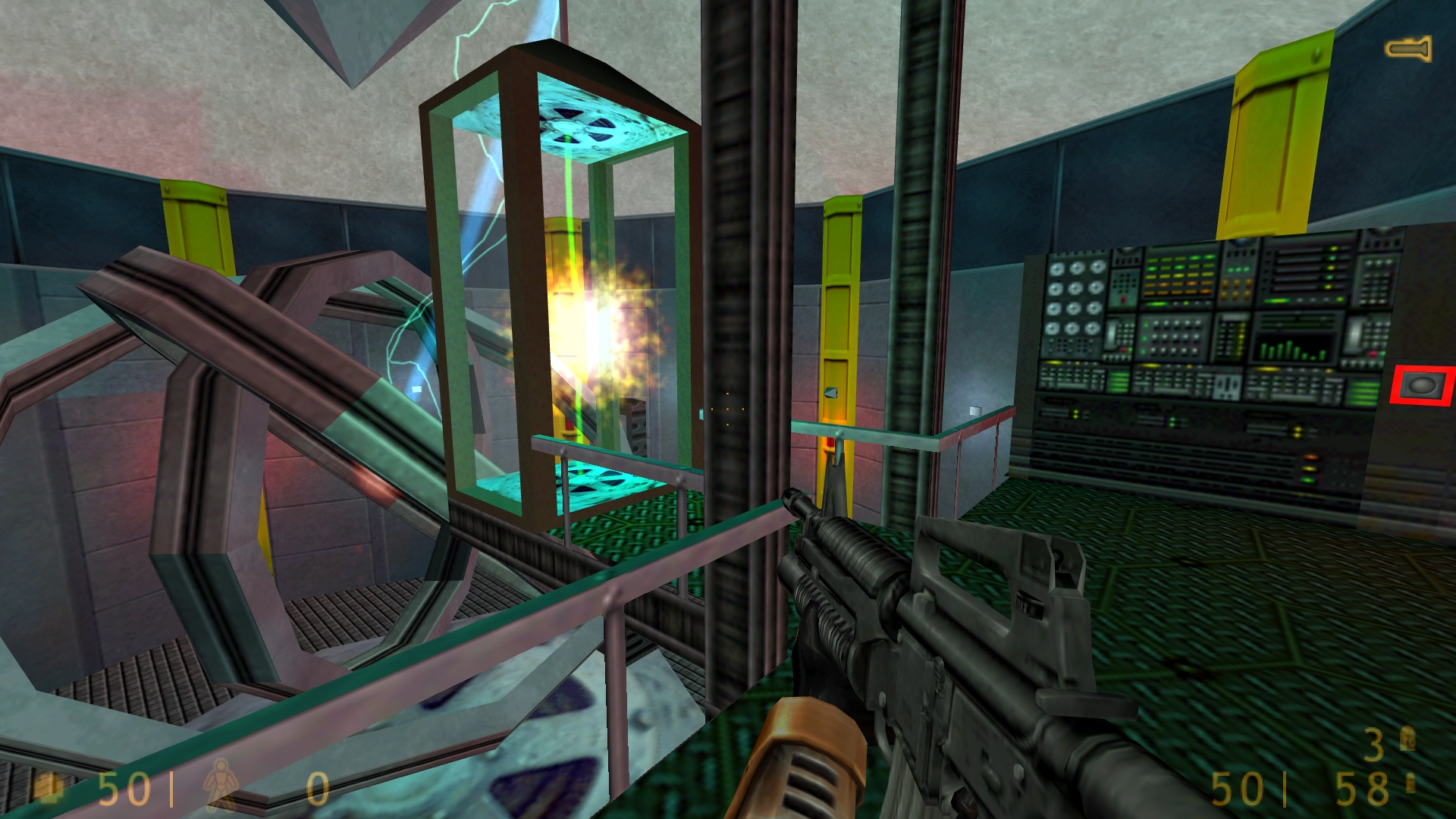Screen dimensions: 1456x819
Task: Click the flashlight HUD icon
Action: [x=1408, y=49]
